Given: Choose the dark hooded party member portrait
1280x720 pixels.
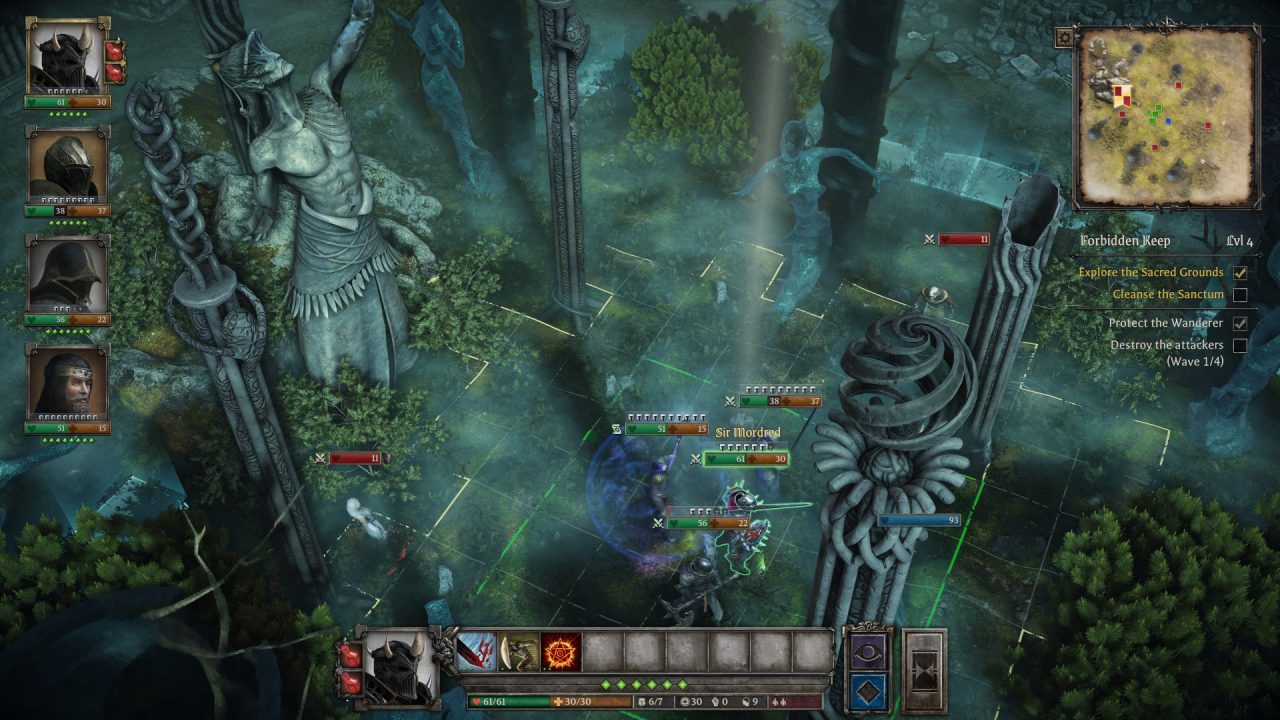Looking at the screenshot, I should (67, 275).
